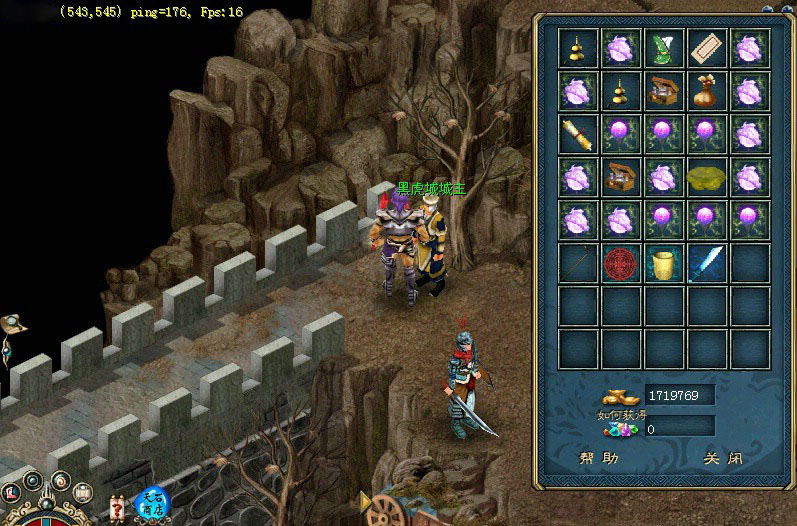Click the gold ingot currency icon
The width and height of the screenshot is (797, 526).
622,395
